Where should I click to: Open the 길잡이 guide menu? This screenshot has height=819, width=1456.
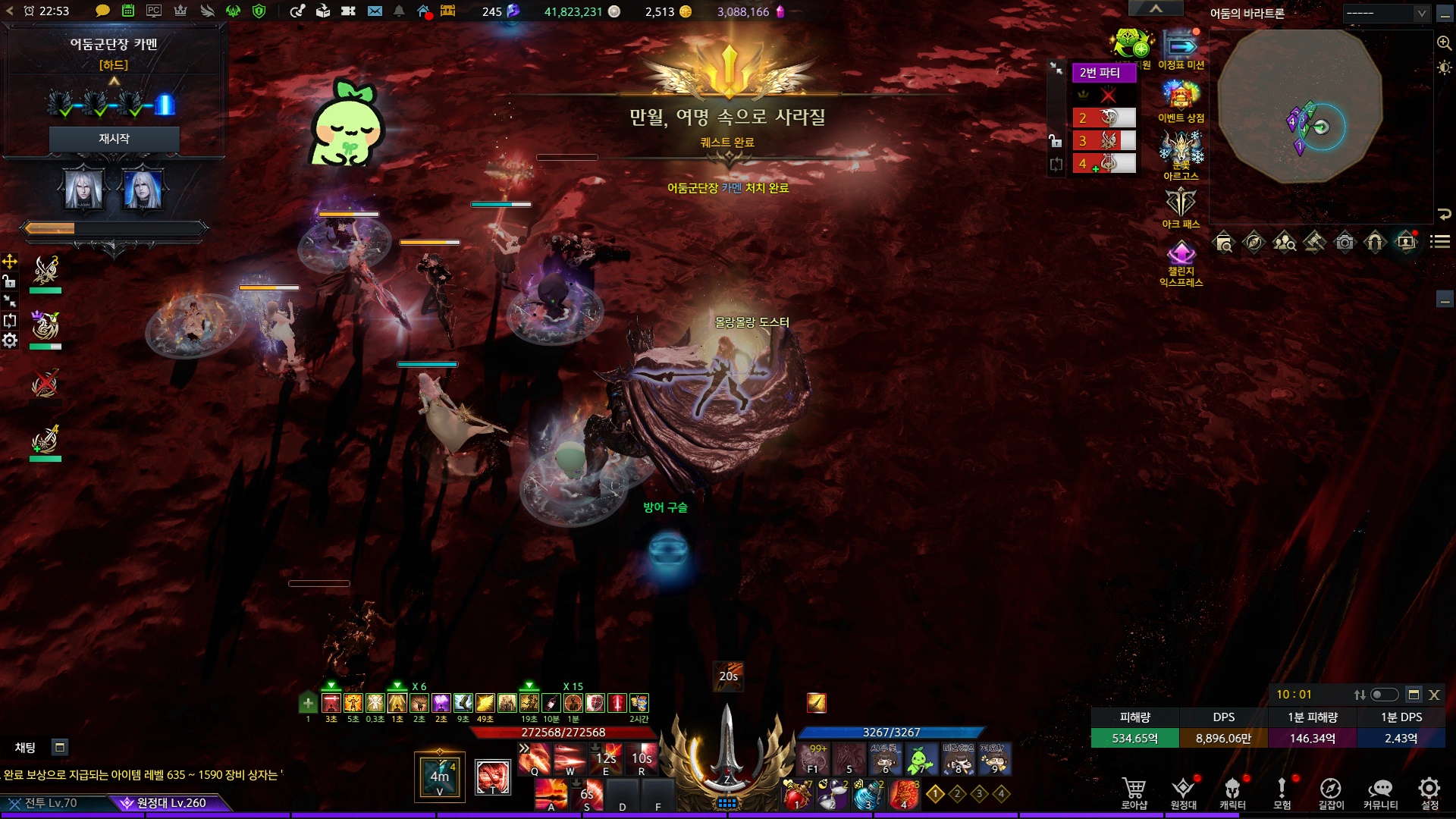coord(1331,792)
